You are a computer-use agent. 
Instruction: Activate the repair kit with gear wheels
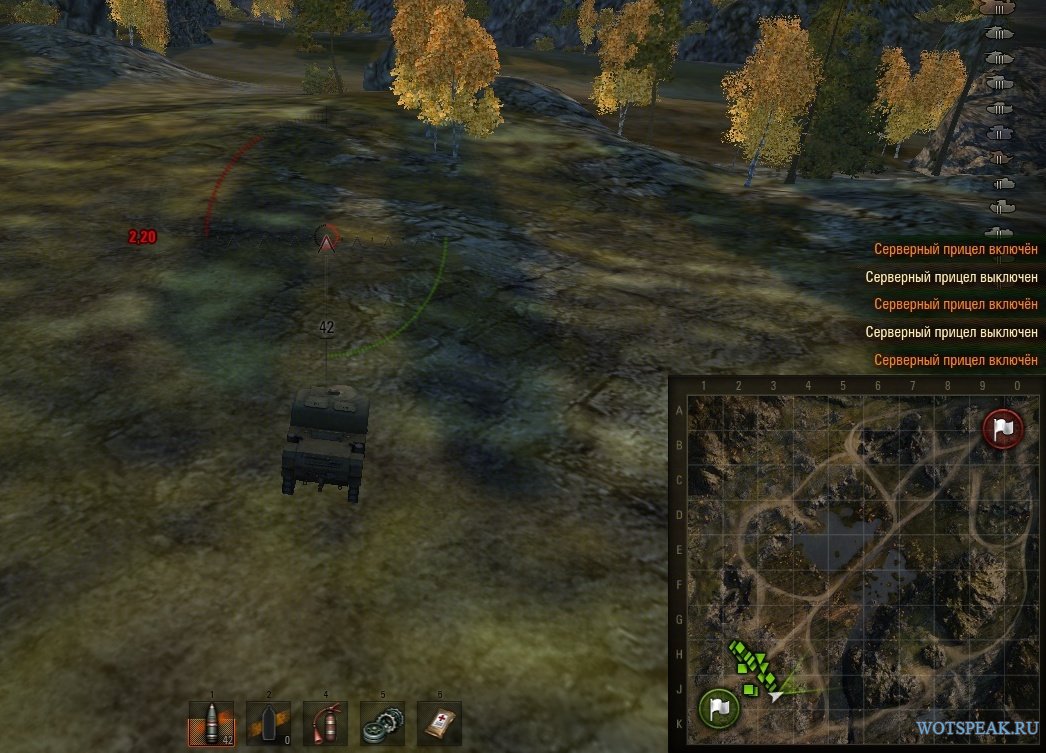[382, 723]
